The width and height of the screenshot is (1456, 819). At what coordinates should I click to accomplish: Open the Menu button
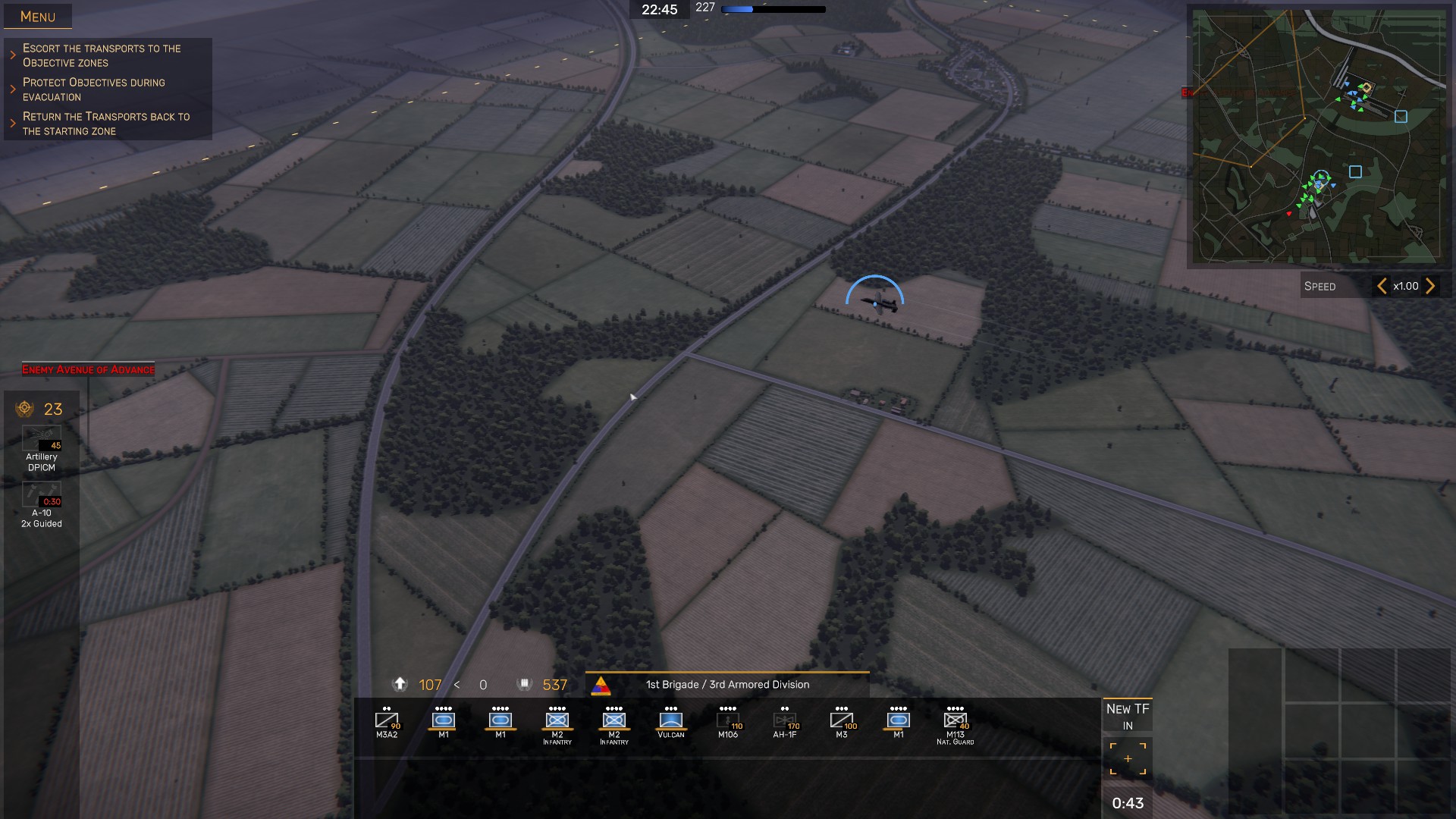[38, 17]
